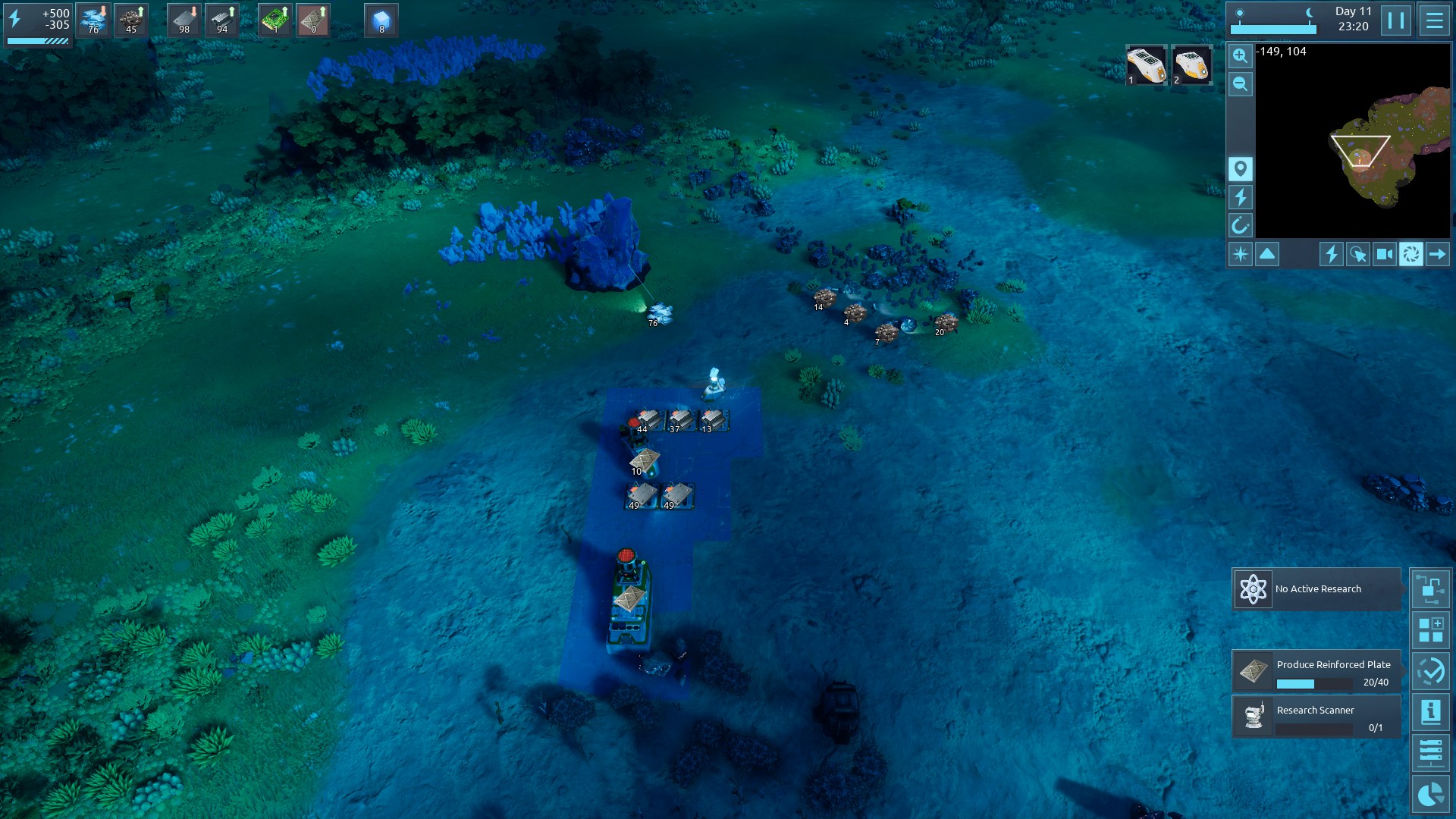Screen dimensions: 1456x819
Task: Zoom out on the minimap
Action: (1240, 84)
